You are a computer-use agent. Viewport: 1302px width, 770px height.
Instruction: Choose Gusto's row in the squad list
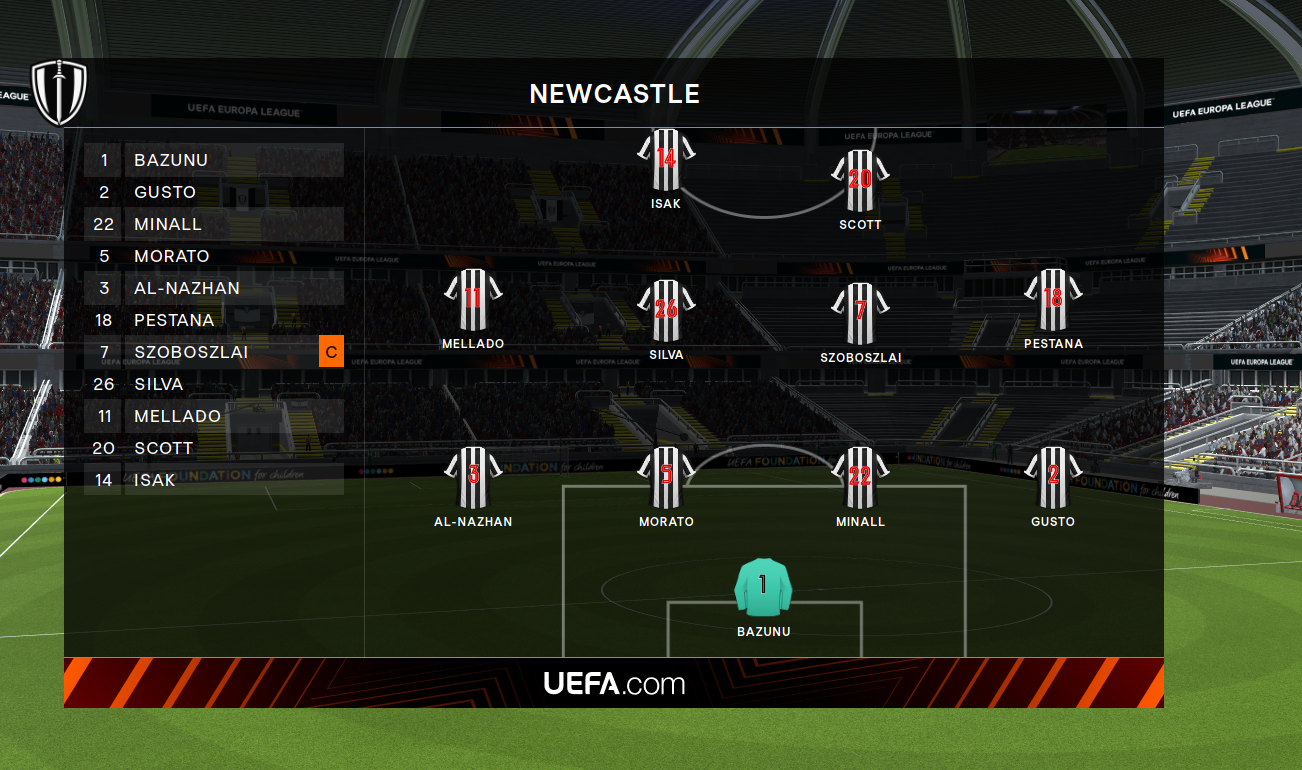pos(214,192)
